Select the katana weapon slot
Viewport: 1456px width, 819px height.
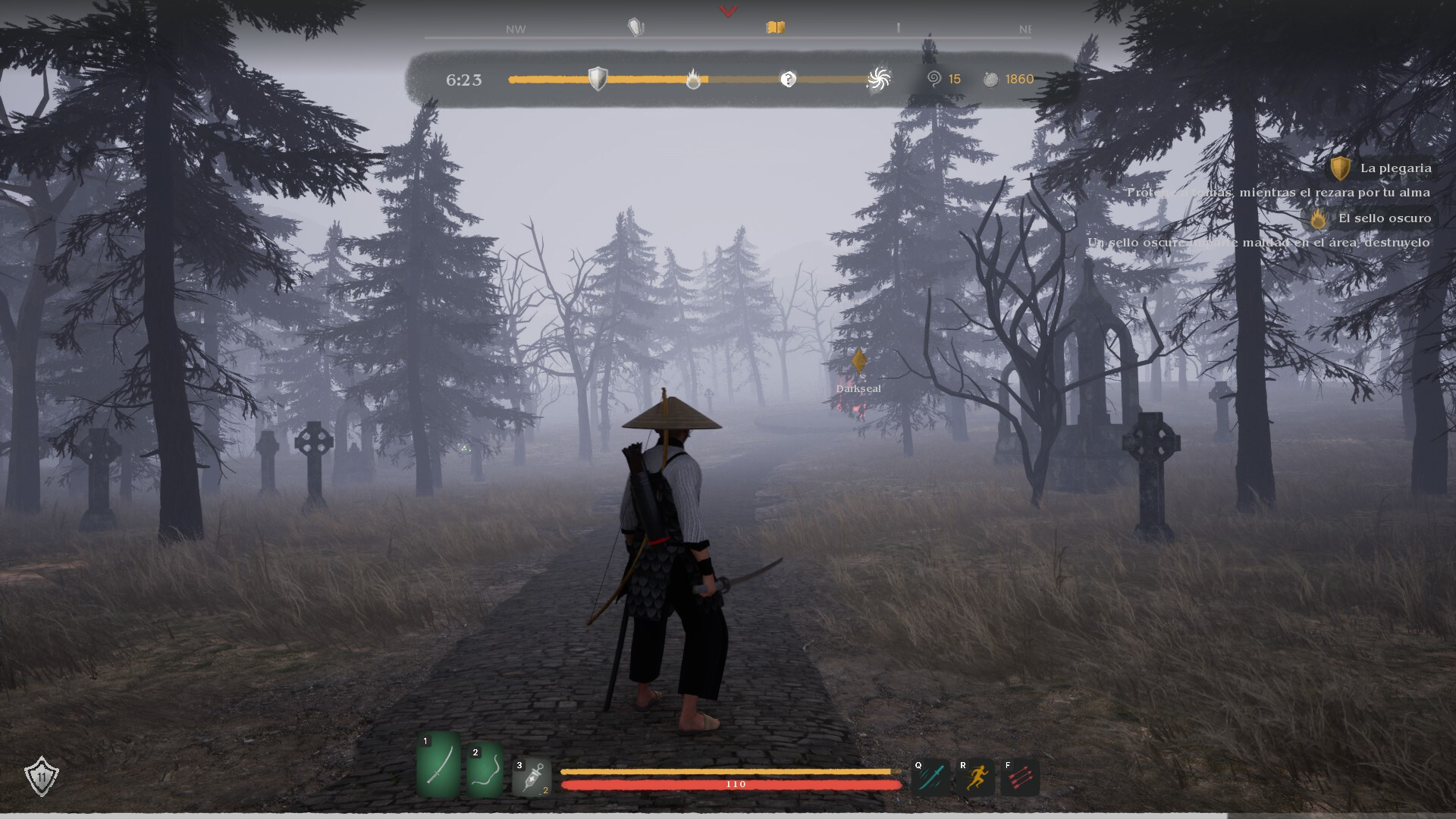438,766
